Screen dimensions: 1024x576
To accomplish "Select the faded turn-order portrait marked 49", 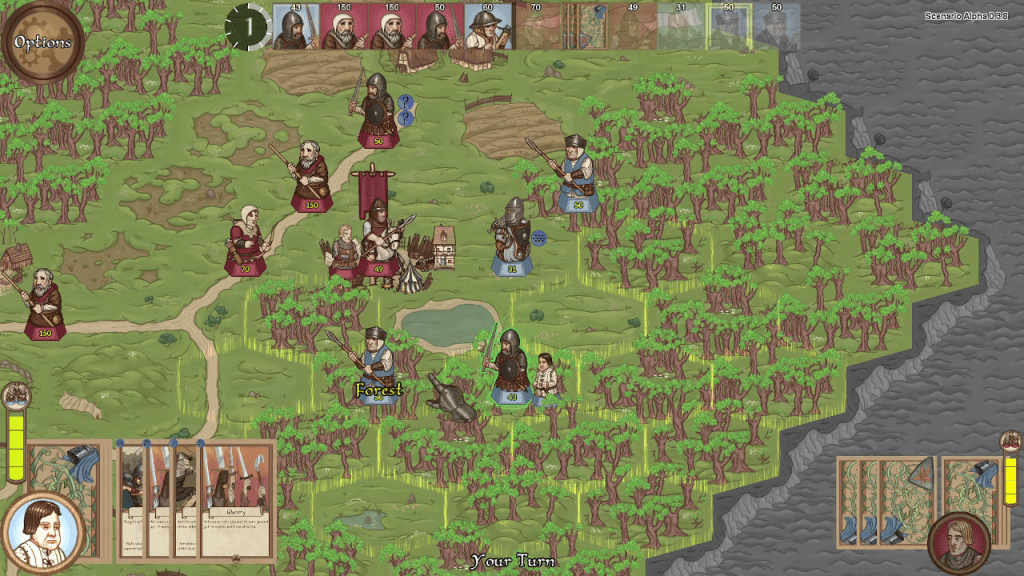I will 632,27.
